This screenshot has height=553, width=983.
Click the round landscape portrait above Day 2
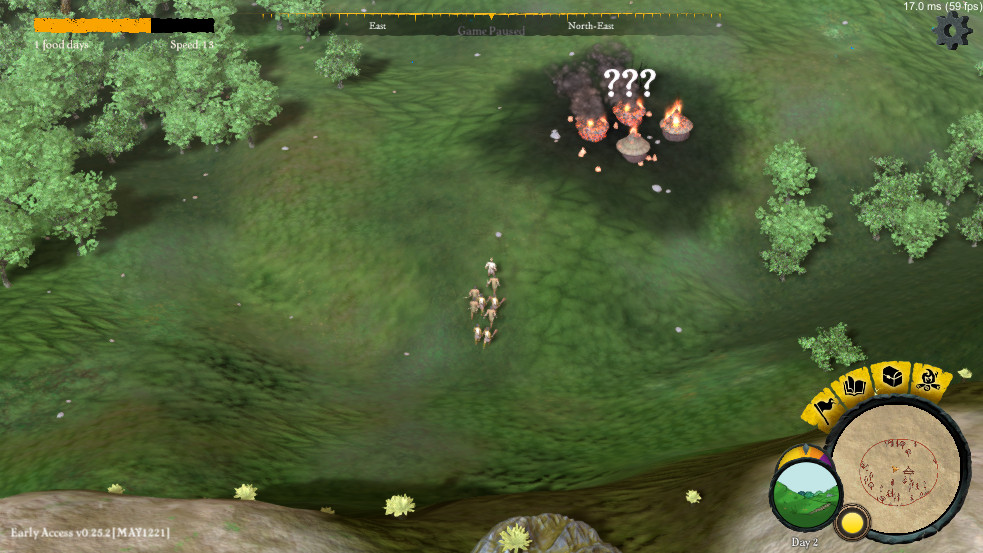805,494
